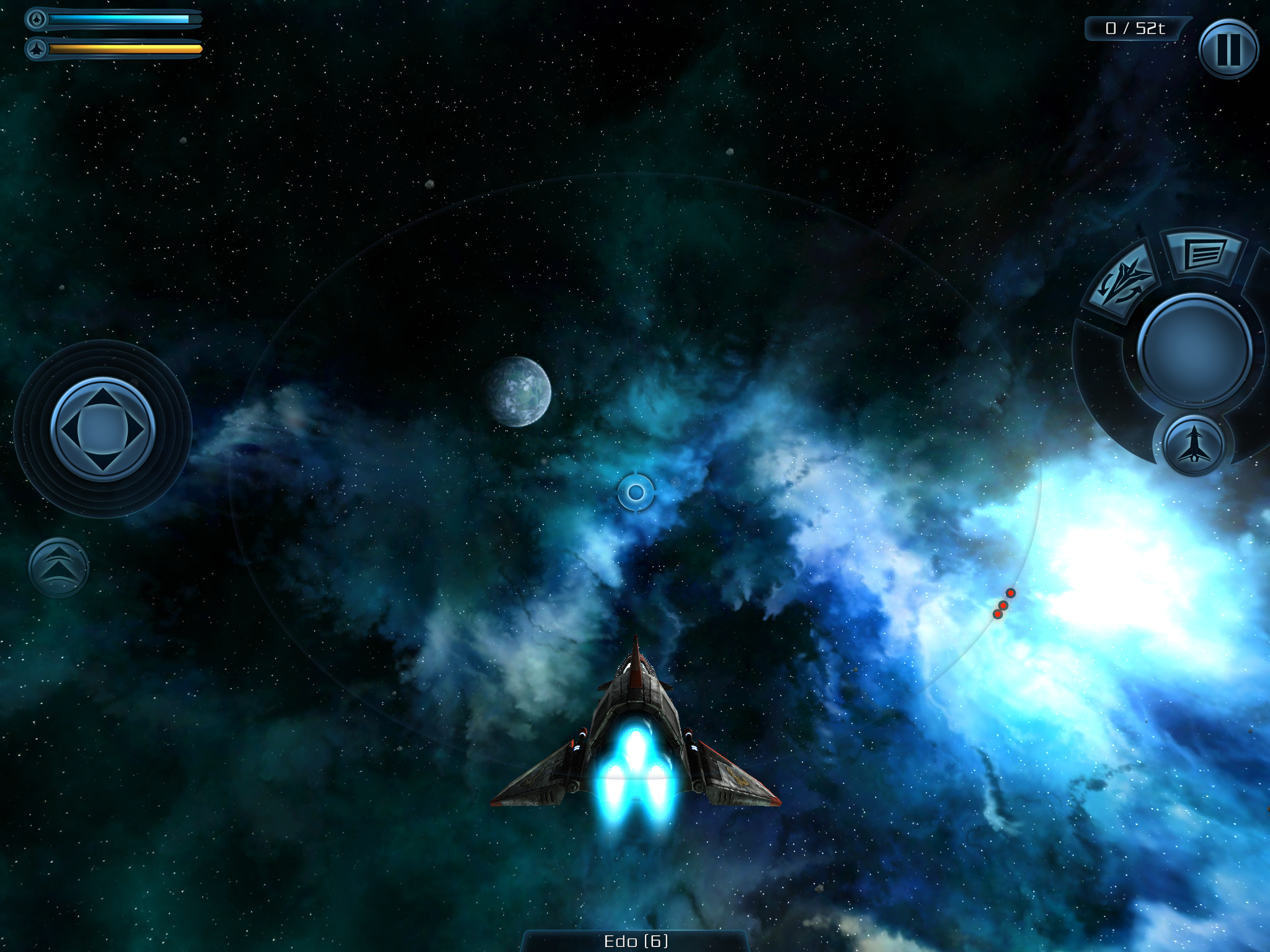Fire weapons with the large round button

(x=1194, y=351)
